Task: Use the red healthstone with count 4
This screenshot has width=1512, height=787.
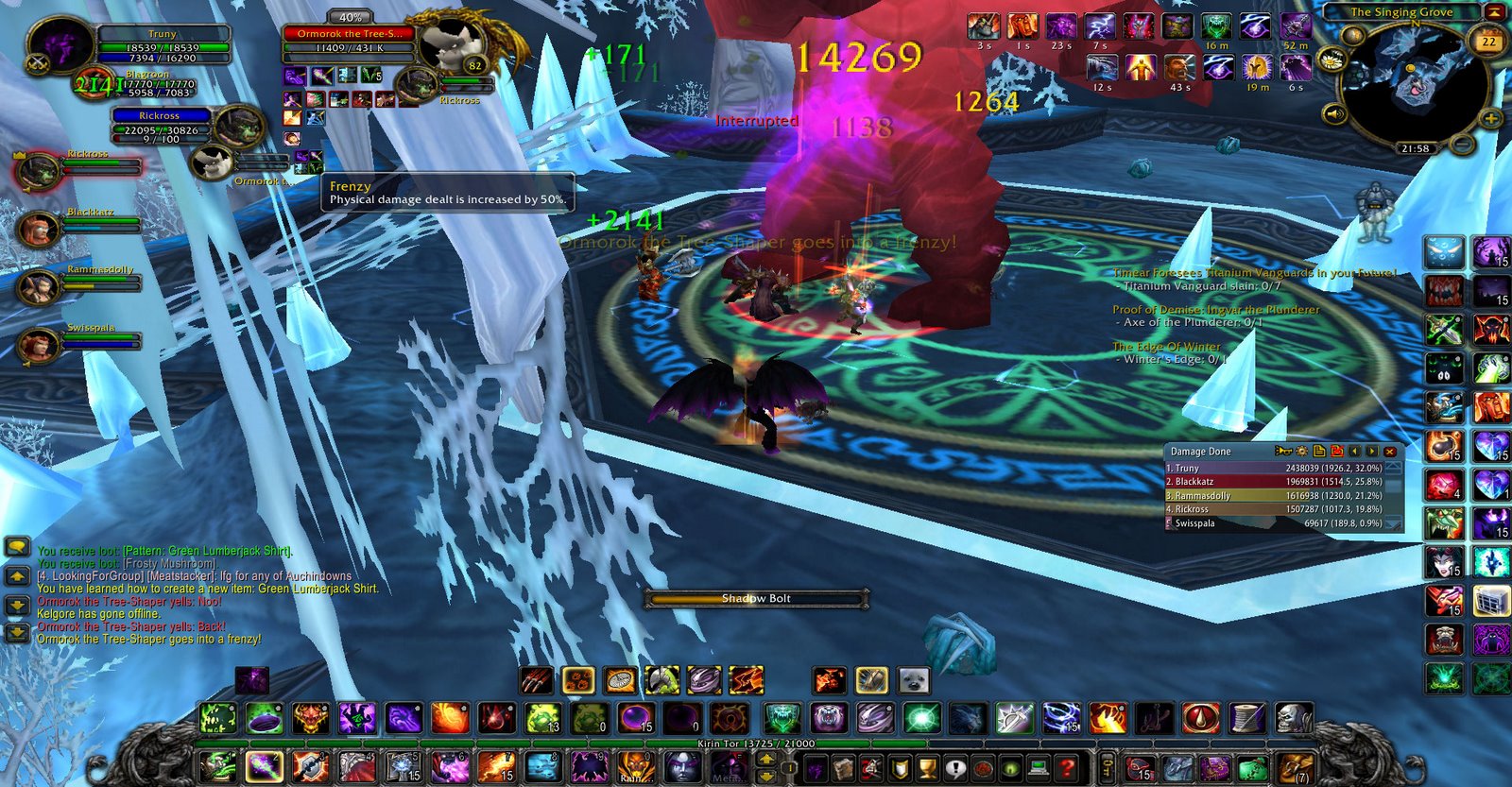Action: (x=1444, y=486)
